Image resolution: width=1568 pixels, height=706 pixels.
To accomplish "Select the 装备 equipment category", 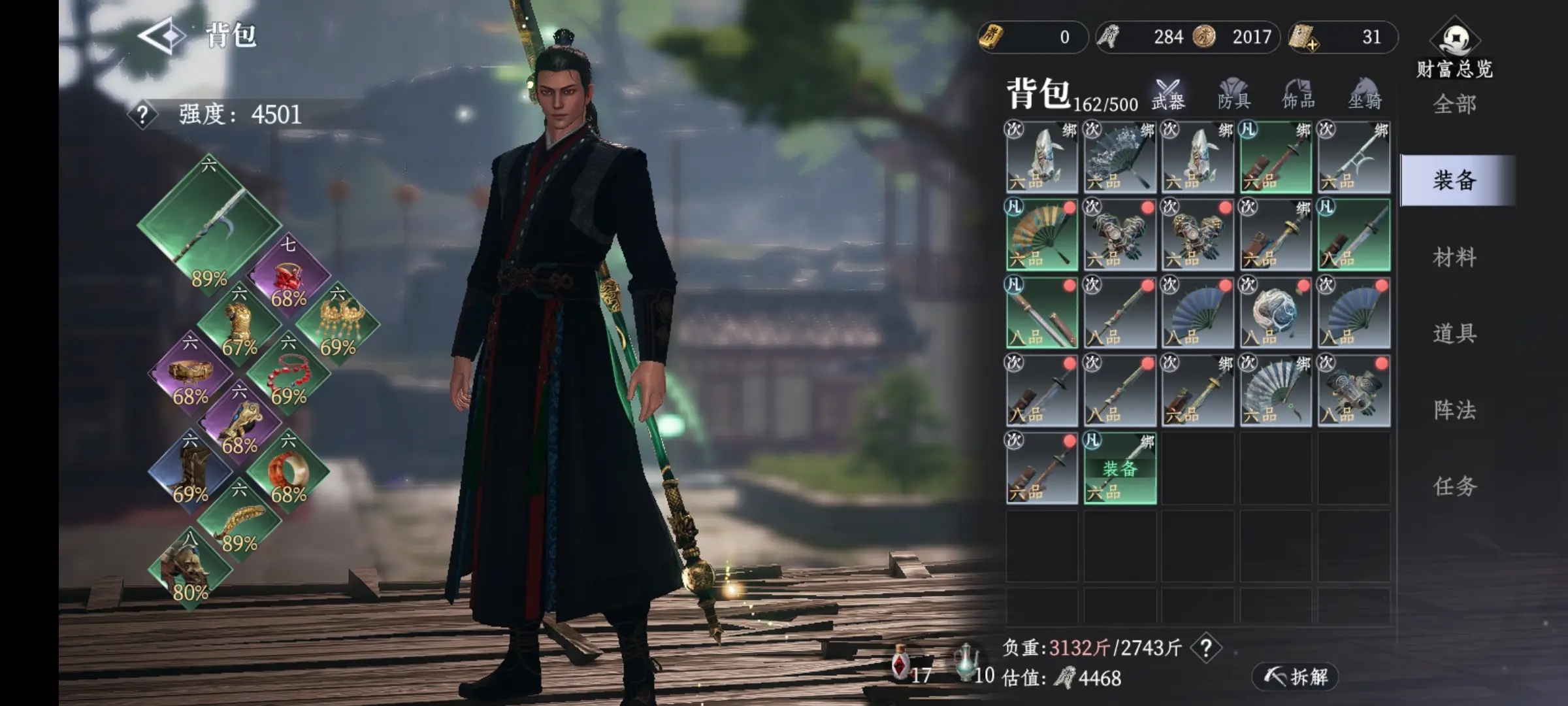I will coord(1454,180).
